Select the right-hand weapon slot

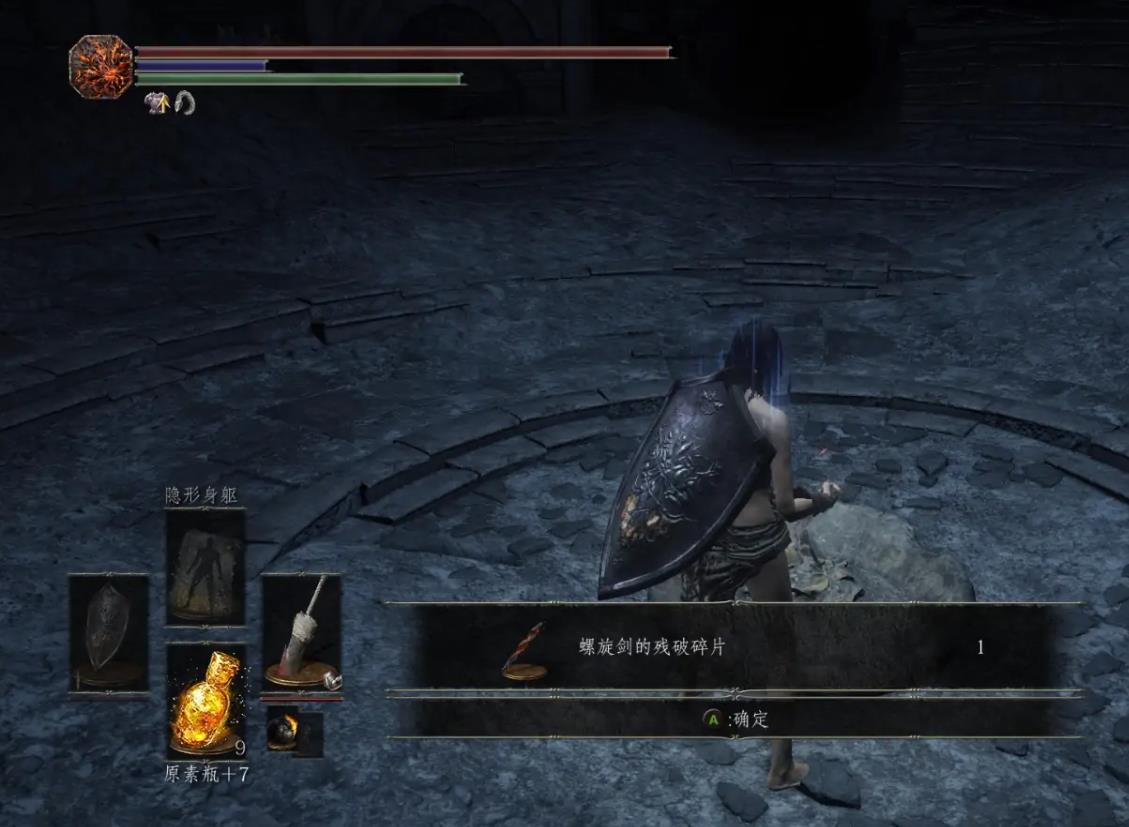pyautogui.click(x=301, y=633)
